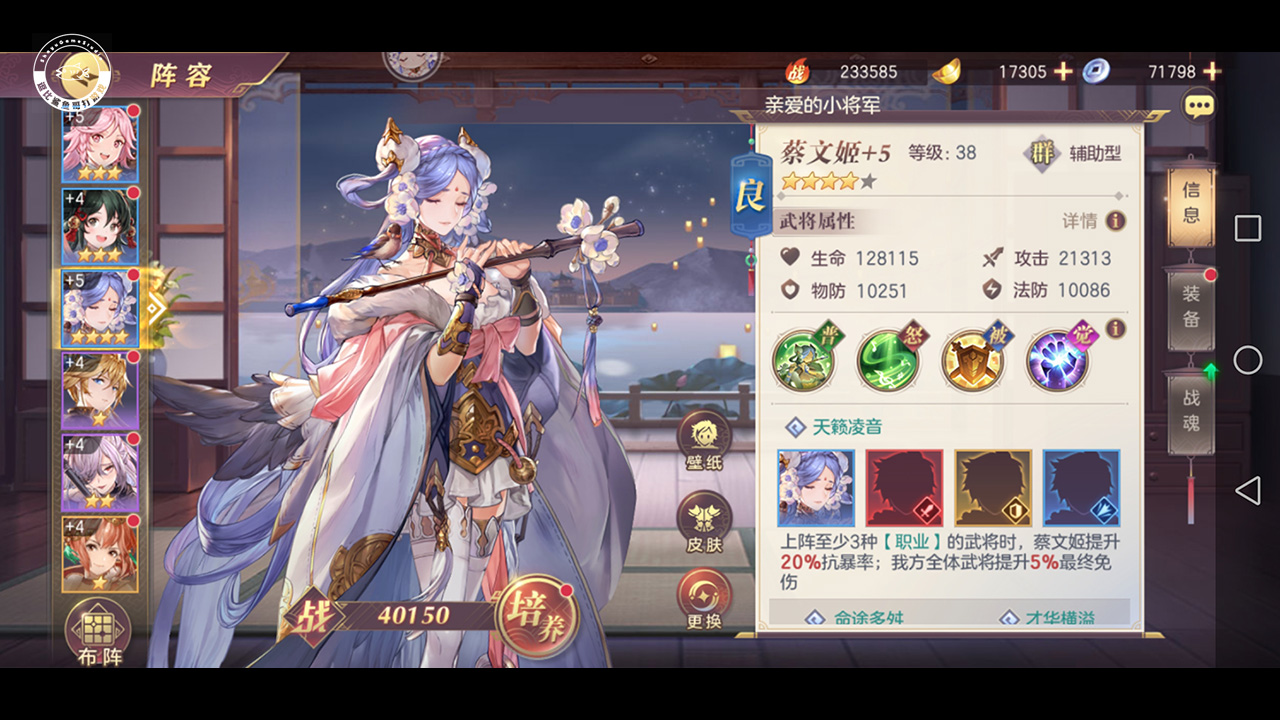
Task: Open the 觉 awakening skill icon
Action: pyautogui.click(x=1055, y=359)
